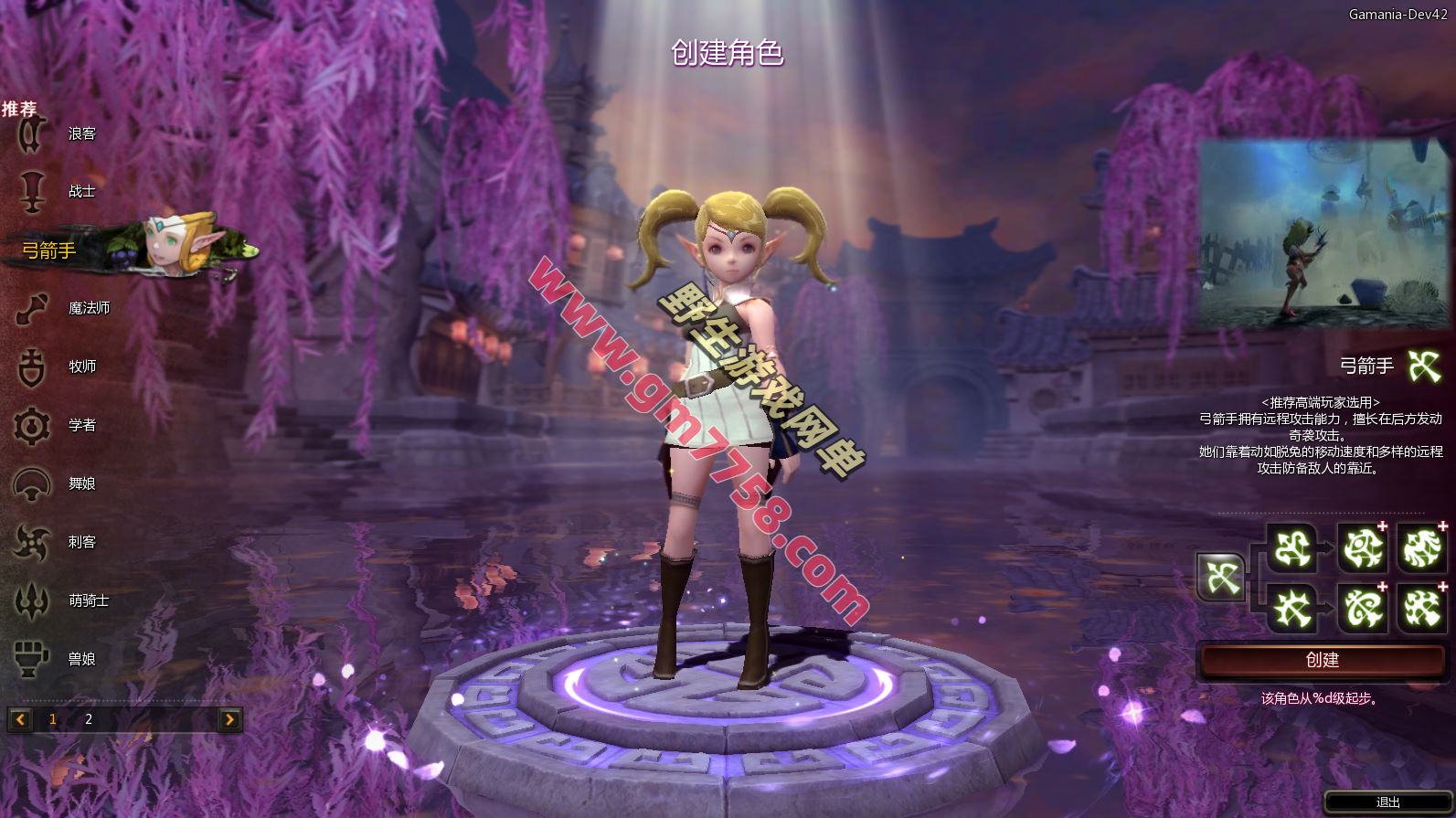This screenshot has width=1456, height=818.
Task: Select the 学者 scholar class
Action: pos(81,425)
